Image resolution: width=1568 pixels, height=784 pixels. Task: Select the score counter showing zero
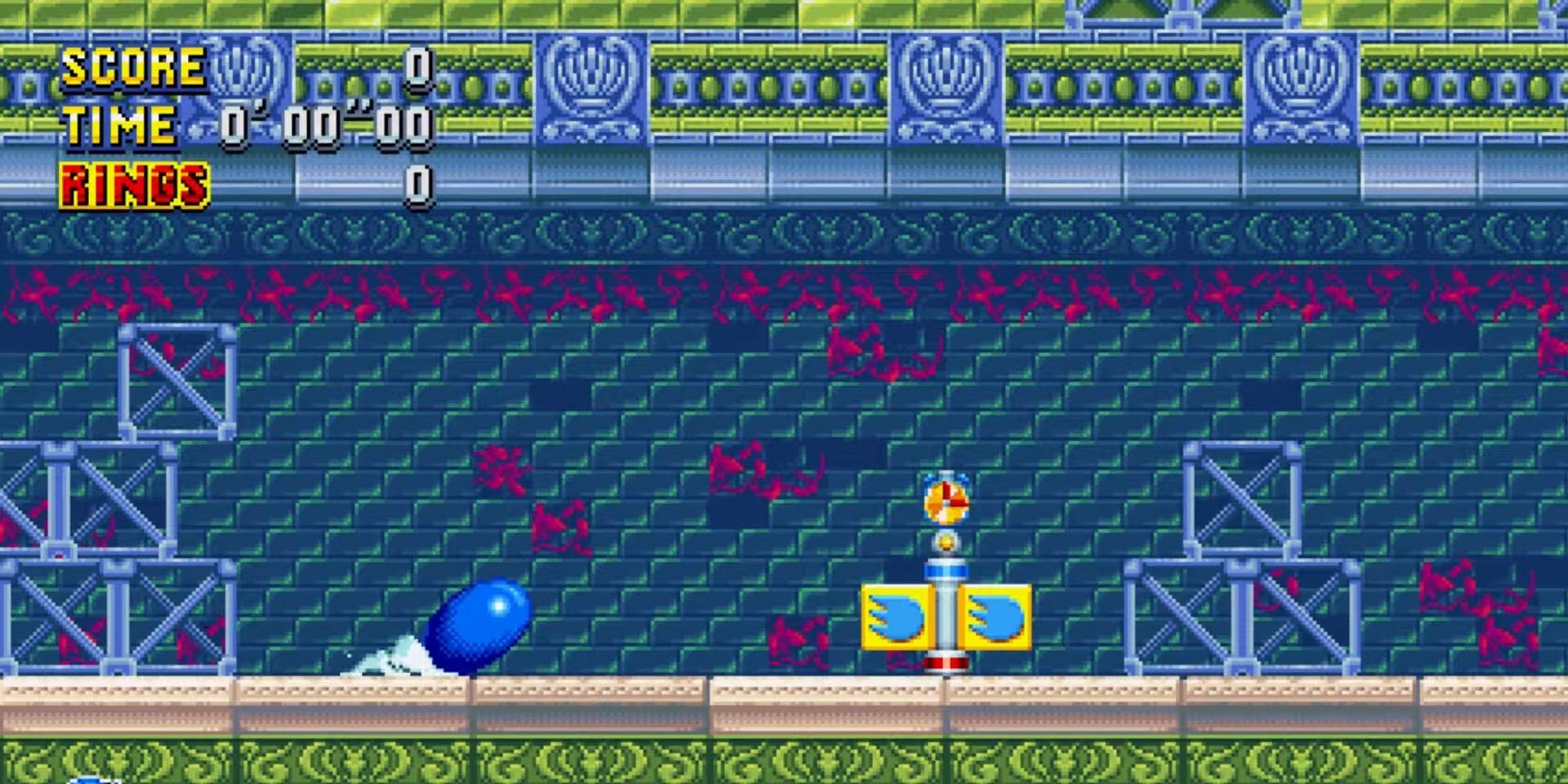pyautogui.click(x=418, y=69)
